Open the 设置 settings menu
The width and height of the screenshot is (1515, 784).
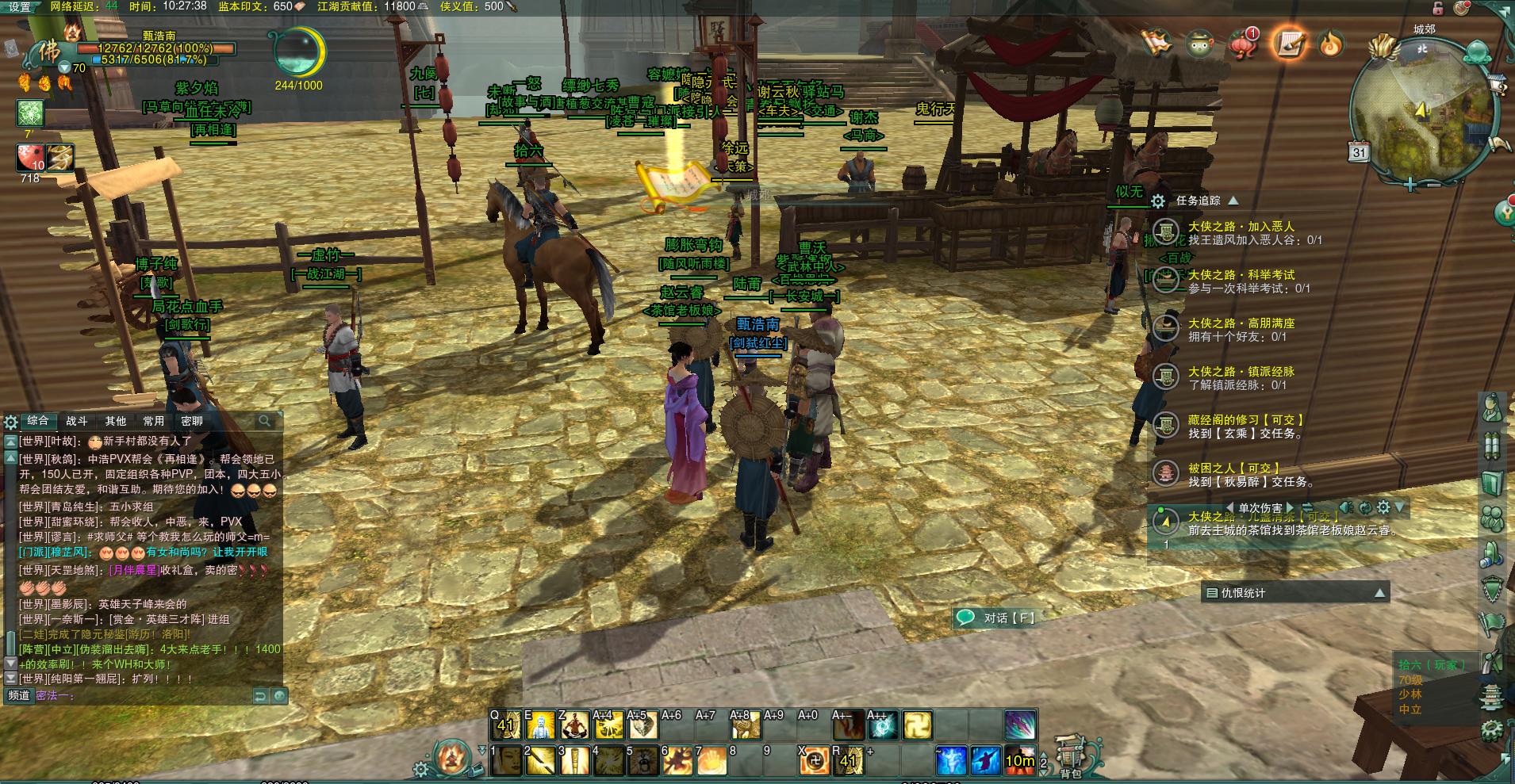[x=19, y=7]
